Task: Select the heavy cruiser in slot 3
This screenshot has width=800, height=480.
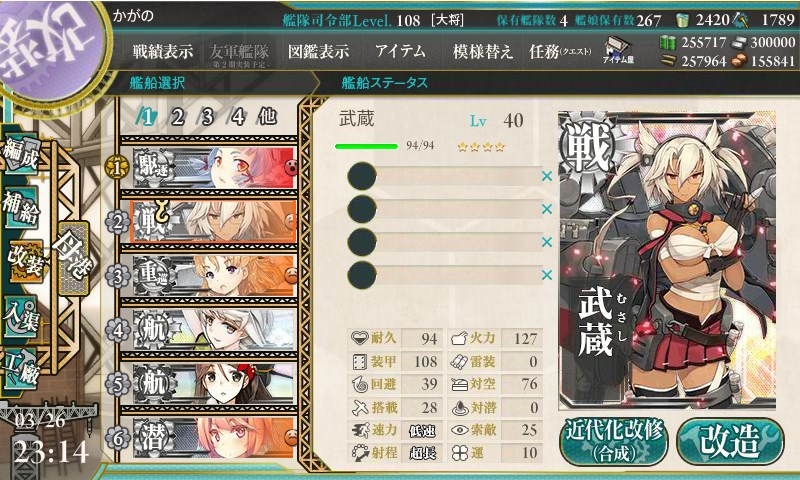Action: [x=210, y=273]
